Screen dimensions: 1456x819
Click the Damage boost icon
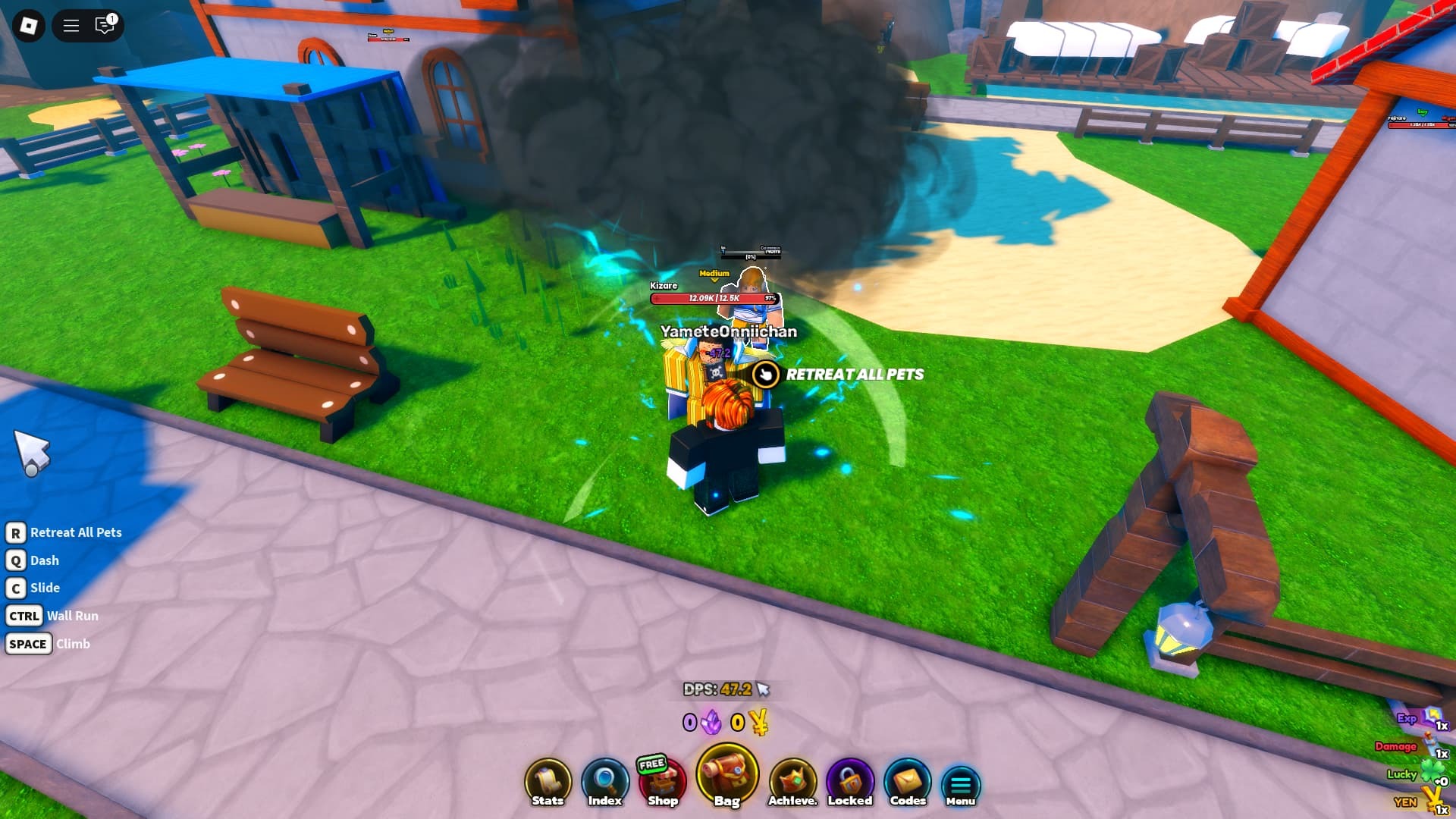1430,745
